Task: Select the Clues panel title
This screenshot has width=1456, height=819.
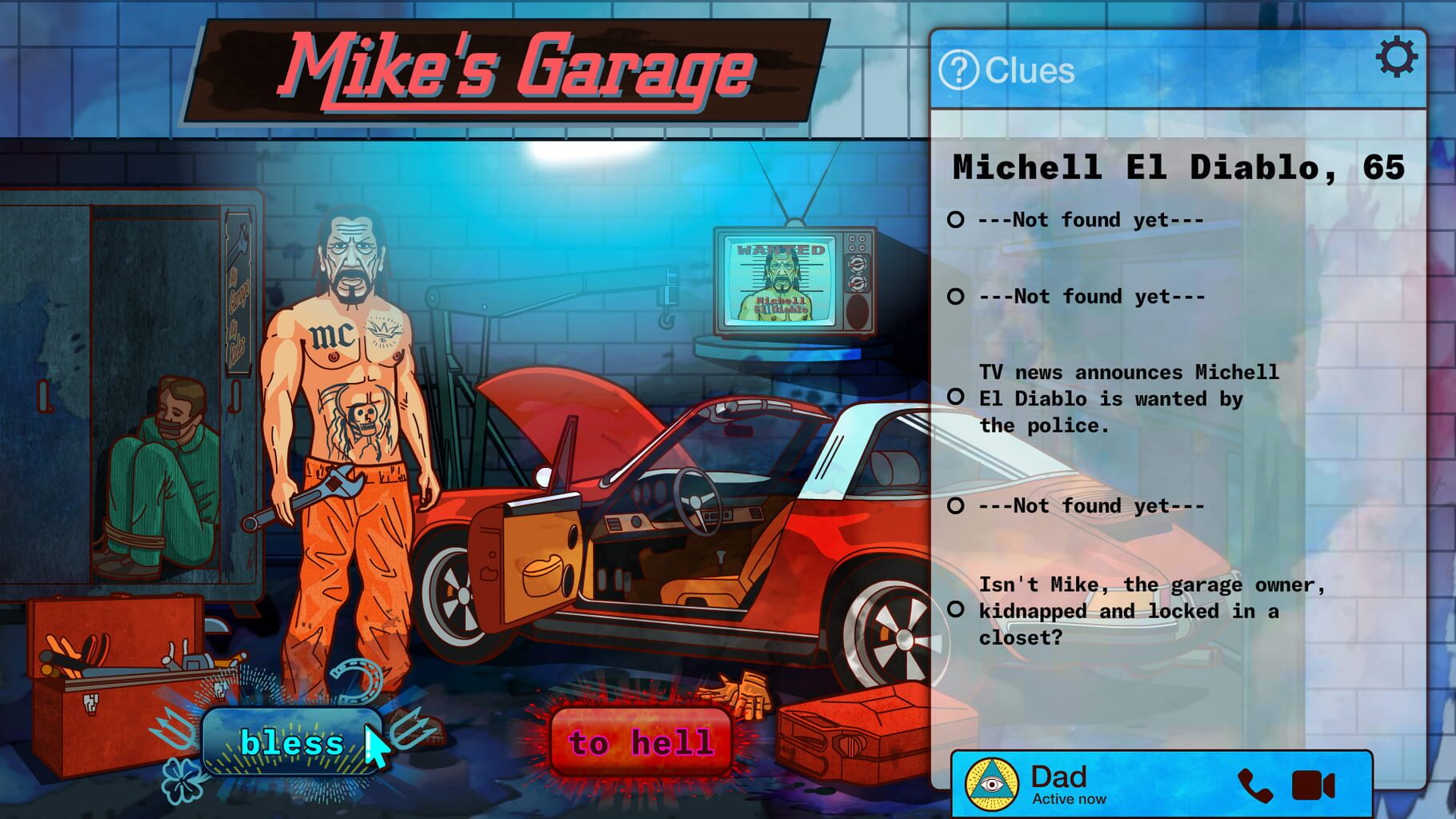Action: point(1030,70)
